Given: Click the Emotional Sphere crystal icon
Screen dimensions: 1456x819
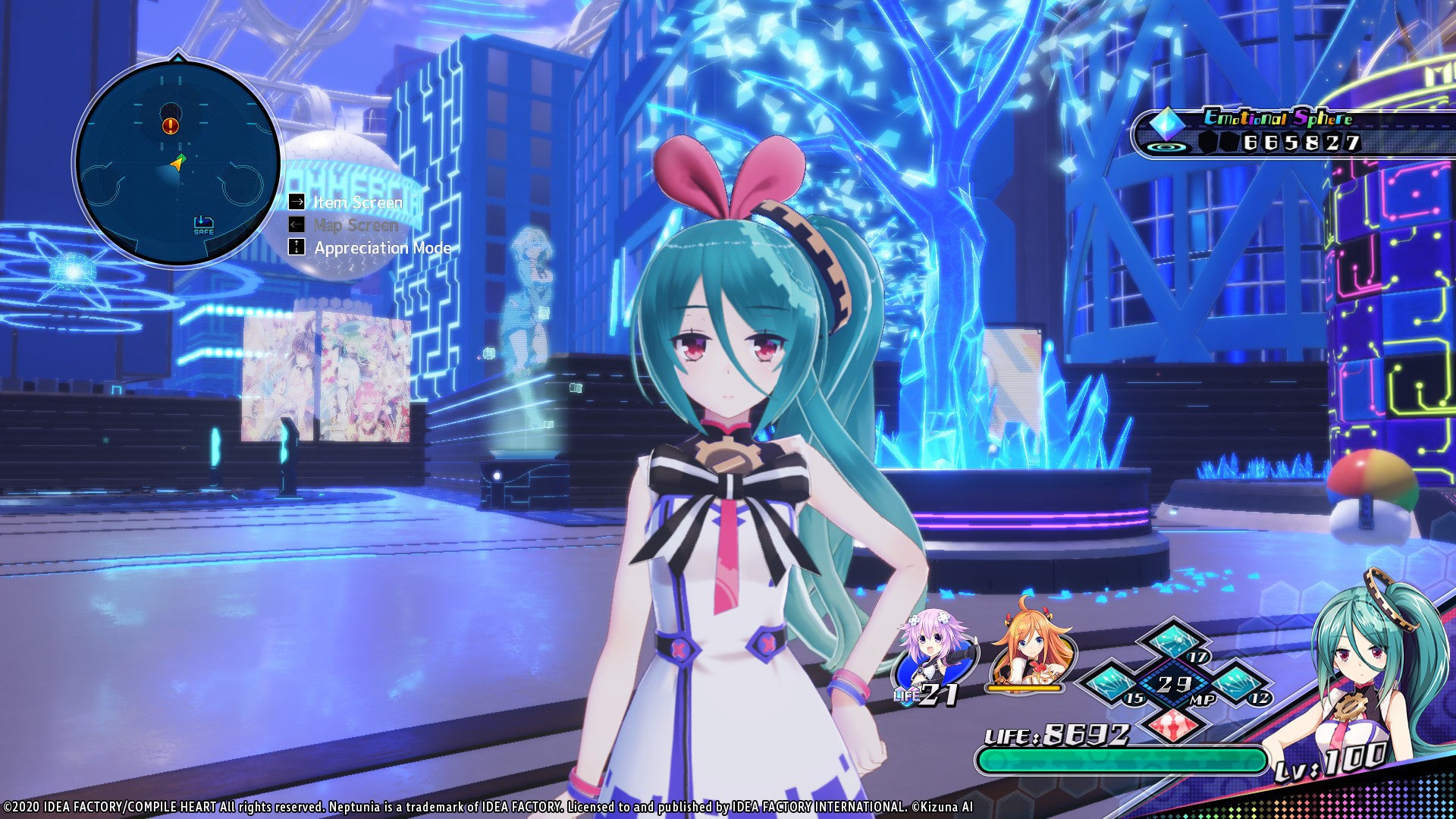Looking at the screenshot, I should coord(1166,124).
